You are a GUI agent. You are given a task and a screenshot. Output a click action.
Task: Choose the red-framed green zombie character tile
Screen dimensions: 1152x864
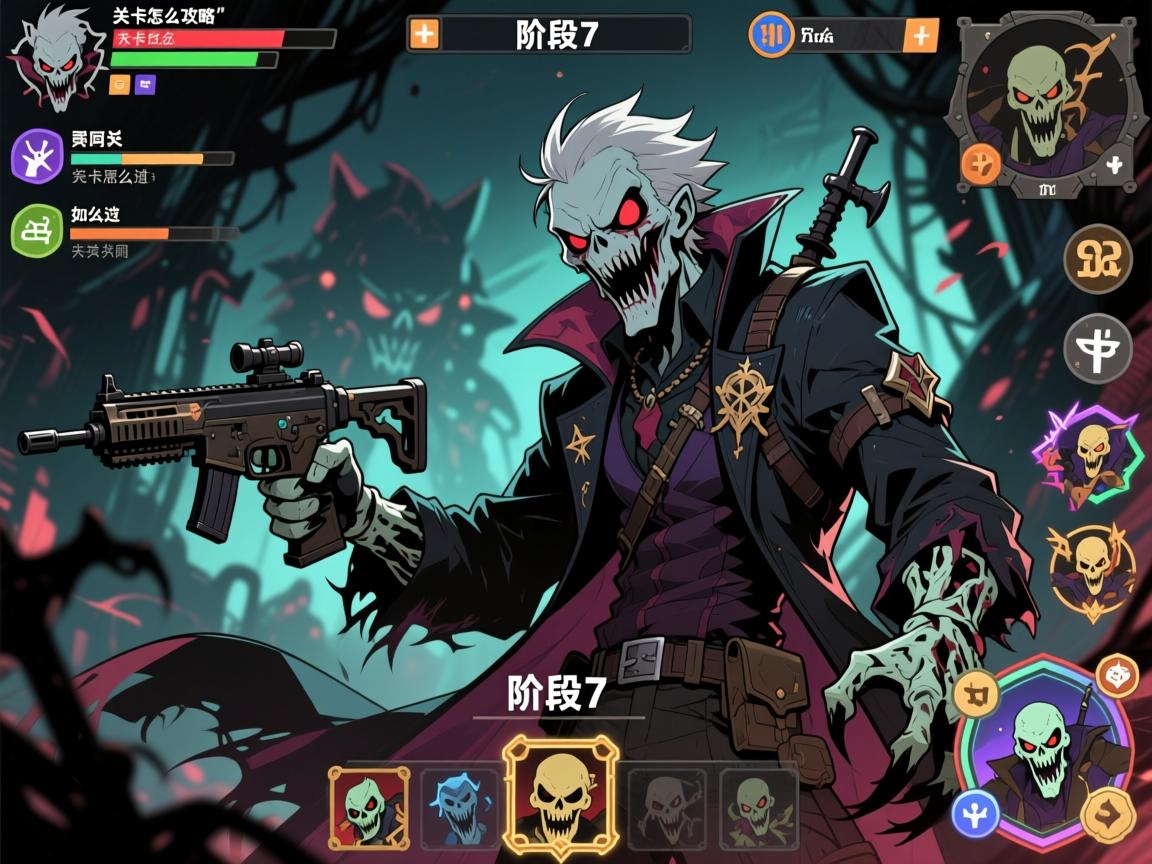point(368,808)
